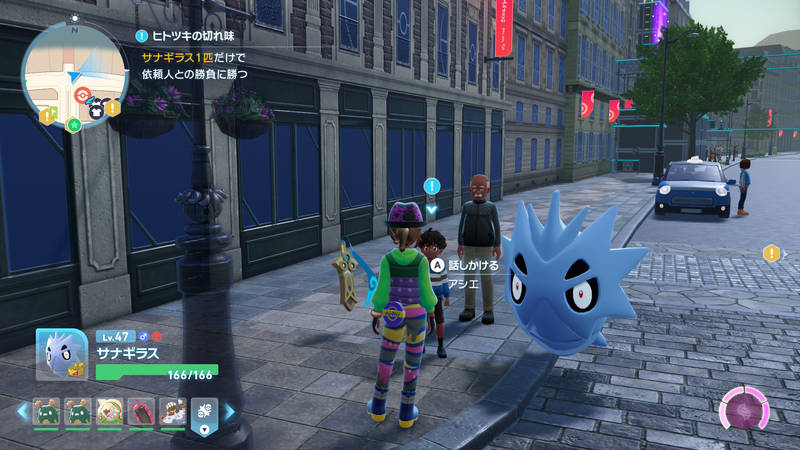
Task: Click the left arrow of the party bar
Action: (21, 411)
